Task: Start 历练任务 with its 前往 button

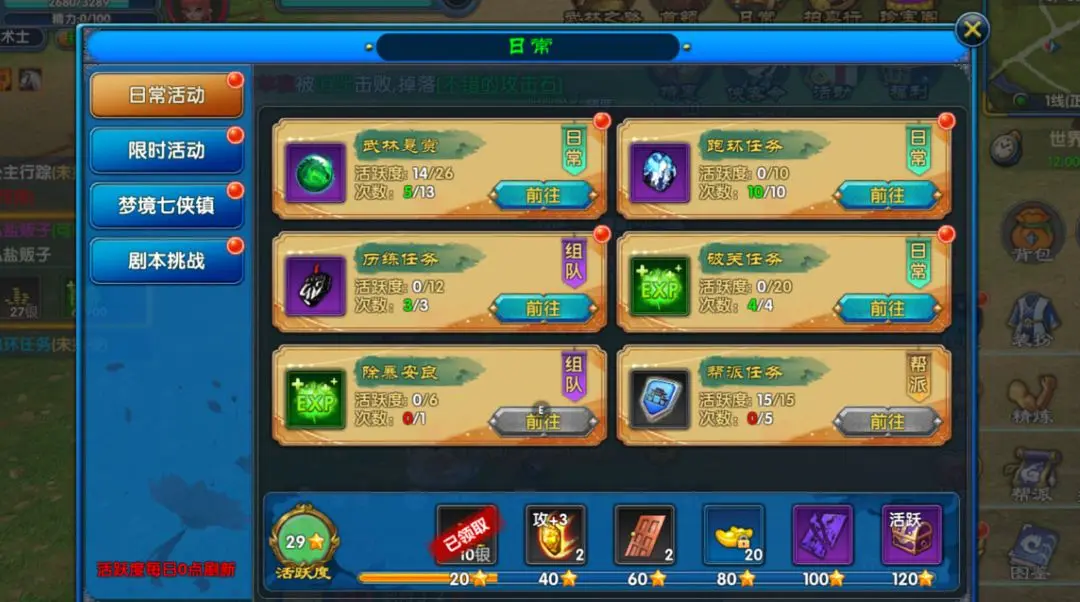Action: (x=542, y=308)
